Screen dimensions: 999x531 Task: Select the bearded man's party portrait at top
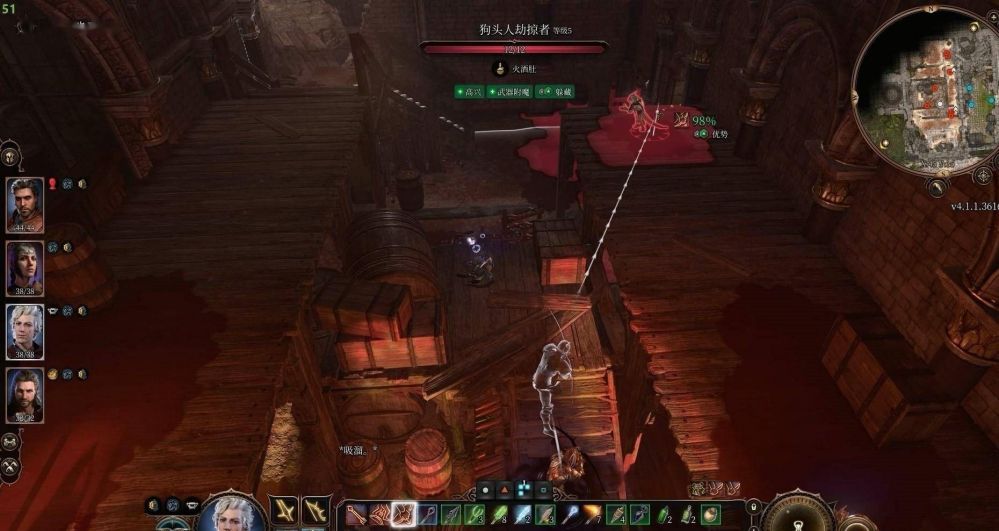click(25, 204)
